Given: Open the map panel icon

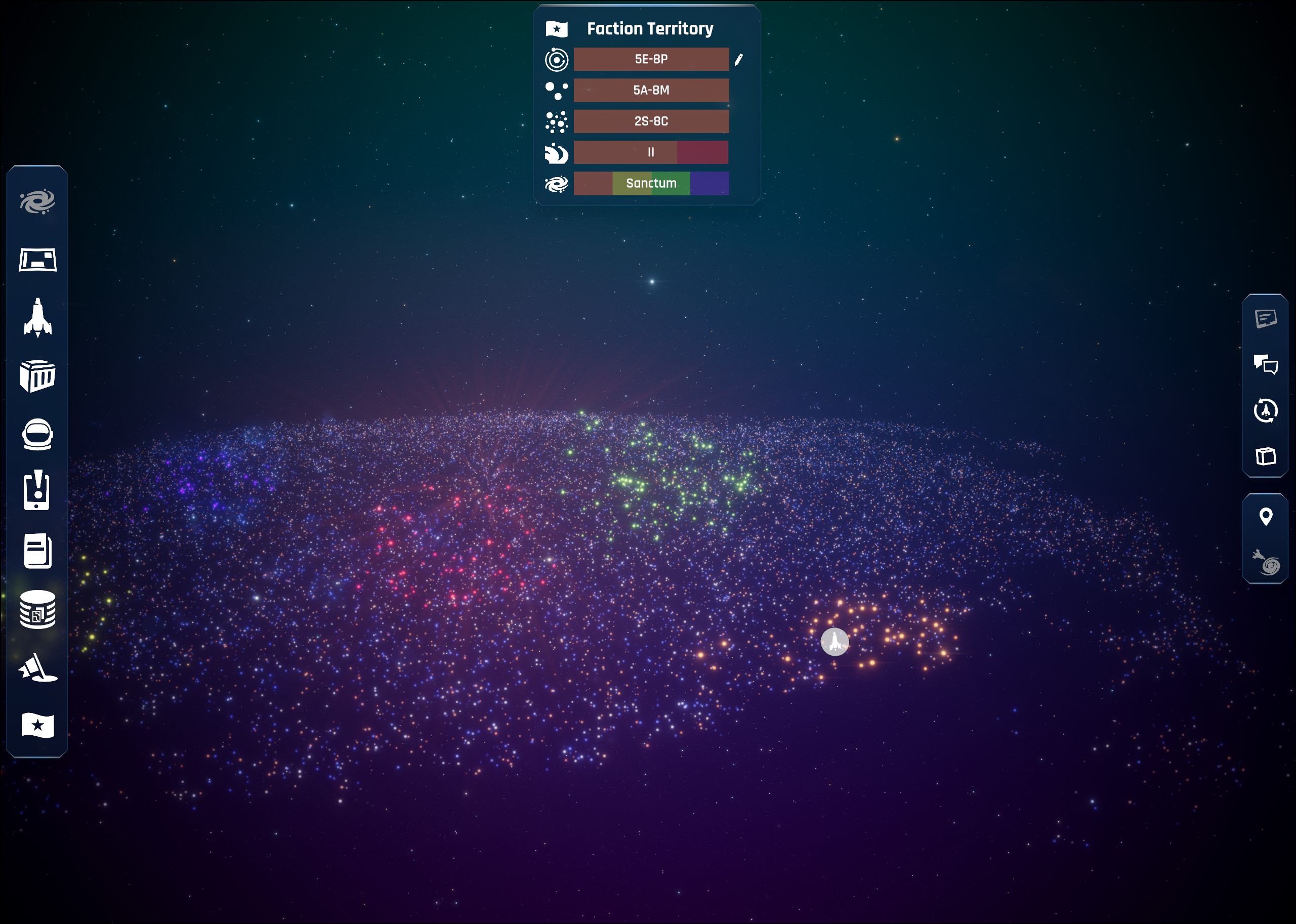Looking at the screenshot, I should coord(37,260).
